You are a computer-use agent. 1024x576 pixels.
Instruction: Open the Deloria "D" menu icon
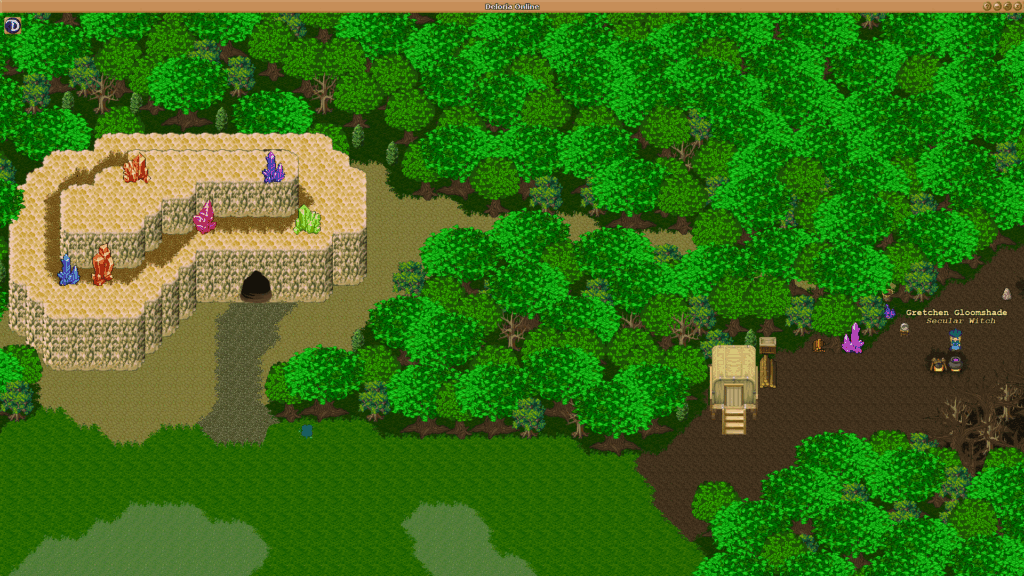[12, 25]
